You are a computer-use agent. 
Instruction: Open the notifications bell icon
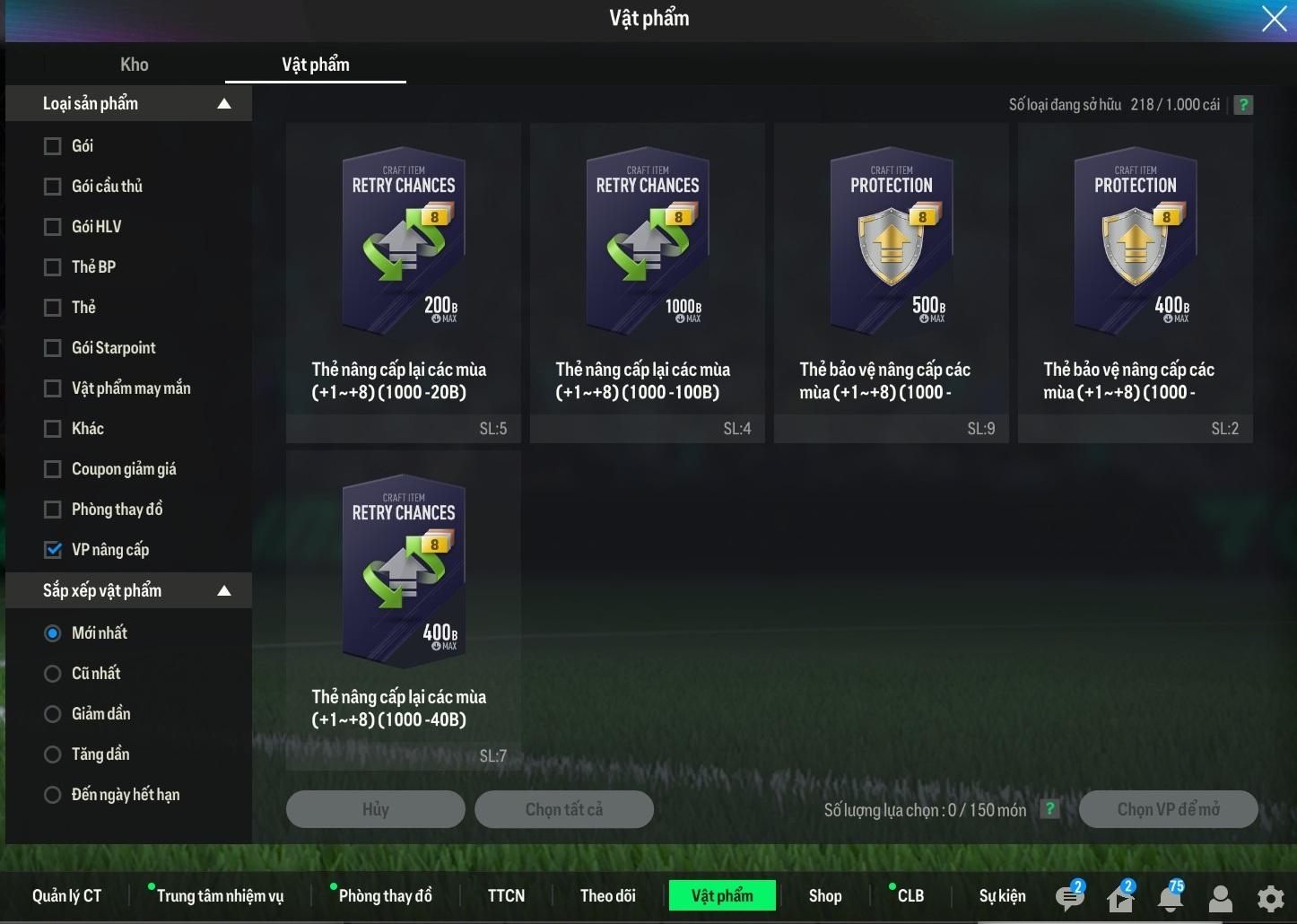[1170, 897]
